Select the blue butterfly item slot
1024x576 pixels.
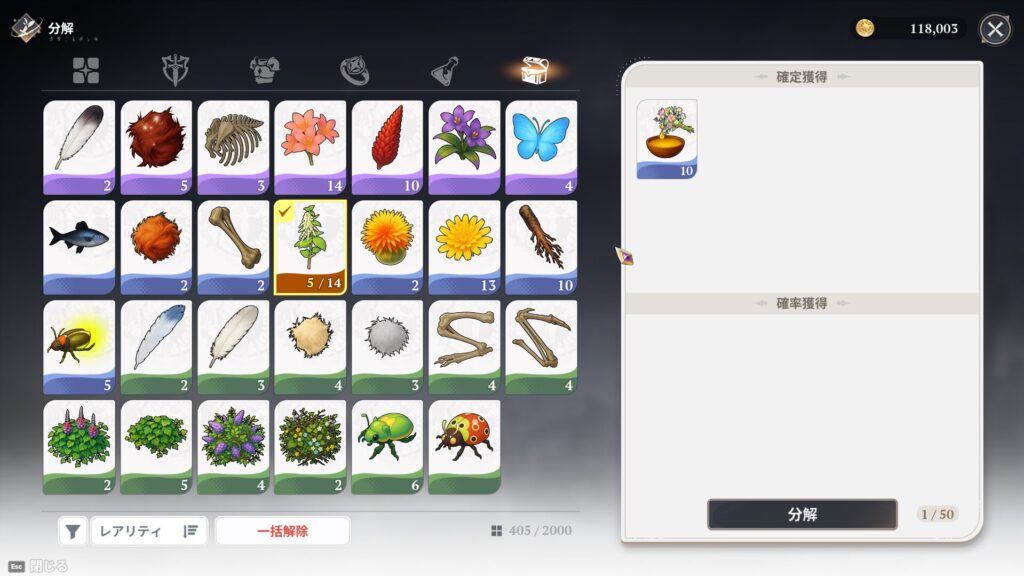541,147
